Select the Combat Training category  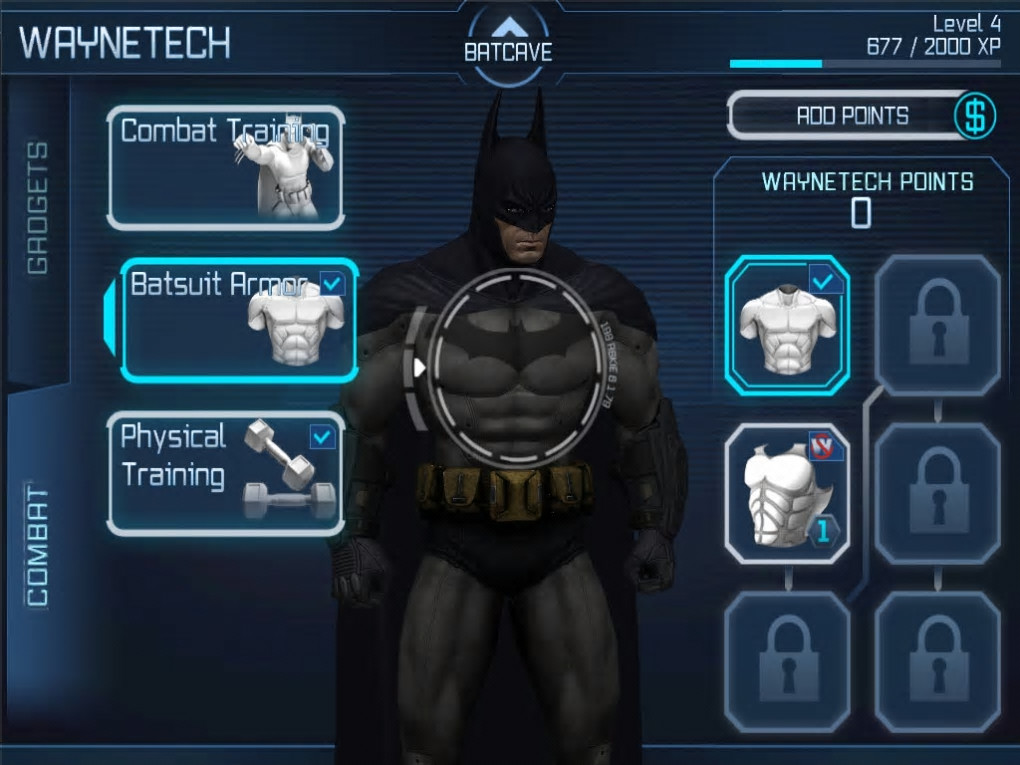pos(226,167)
